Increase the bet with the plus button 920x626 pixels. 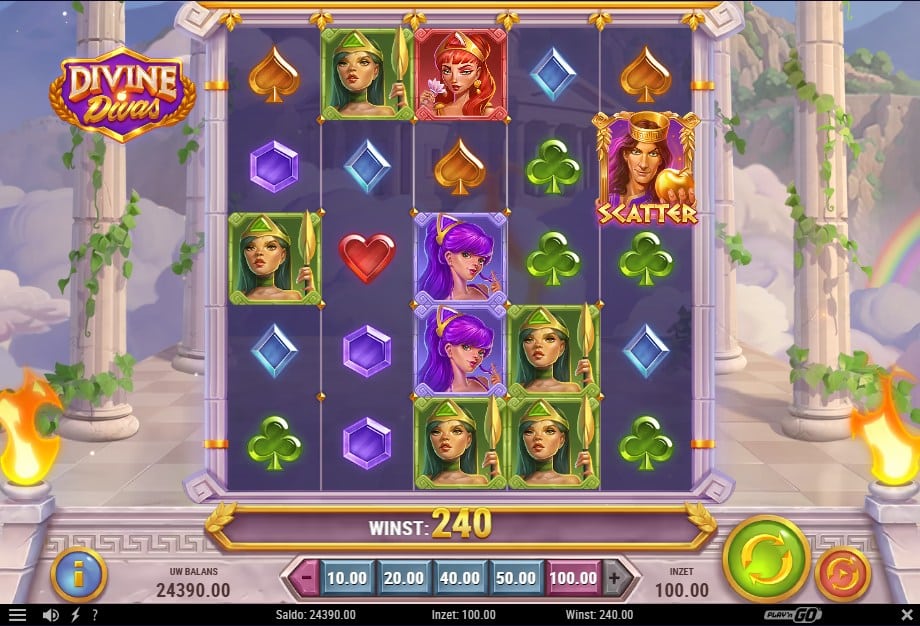(x=616, y=577)
